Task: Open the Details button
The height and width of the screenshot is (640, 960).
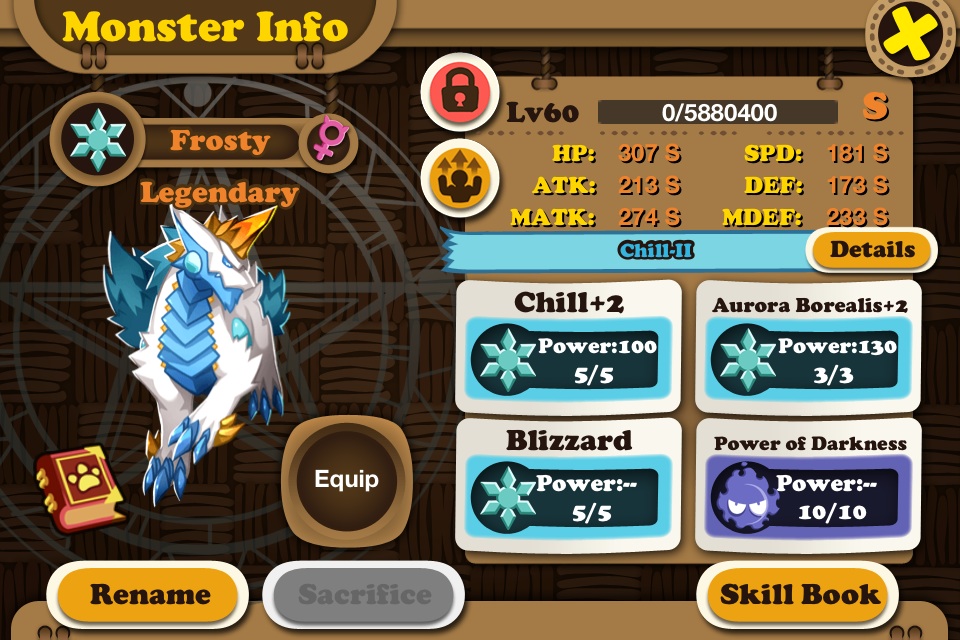Action: [871, 250]
